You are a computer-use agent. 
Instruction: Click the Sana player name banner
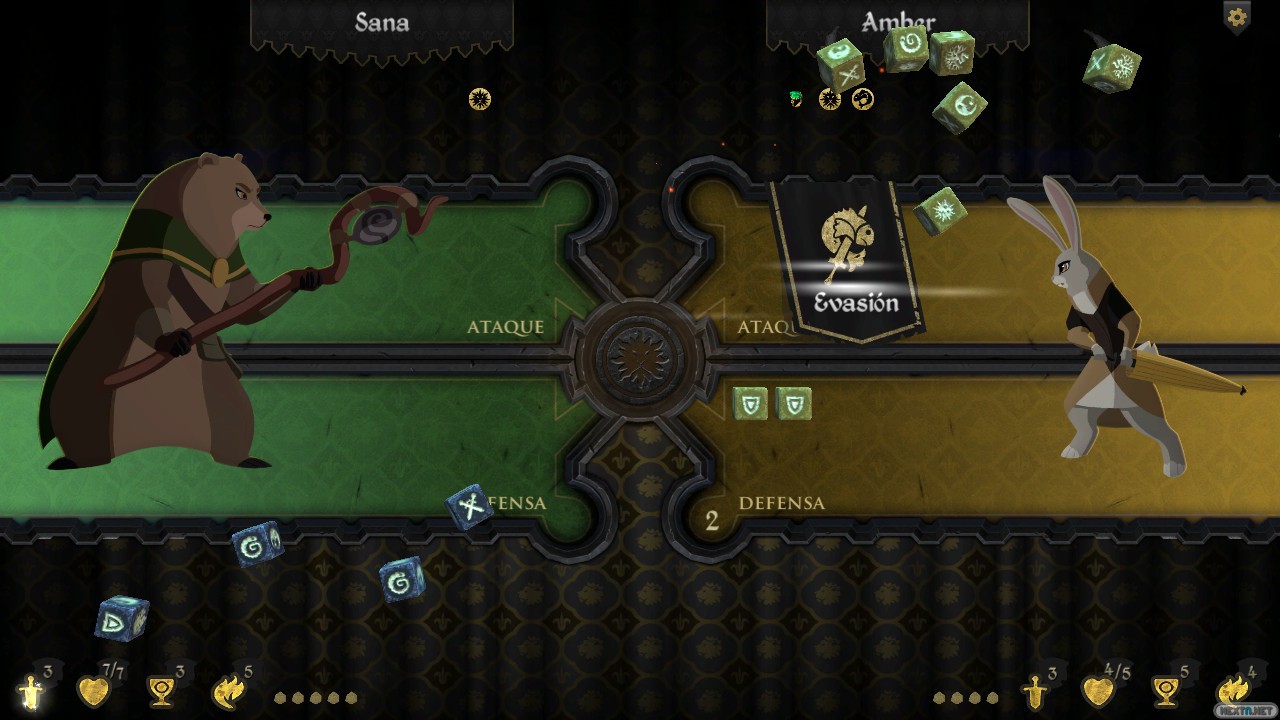pyautogui.click(x=381, y=24)
